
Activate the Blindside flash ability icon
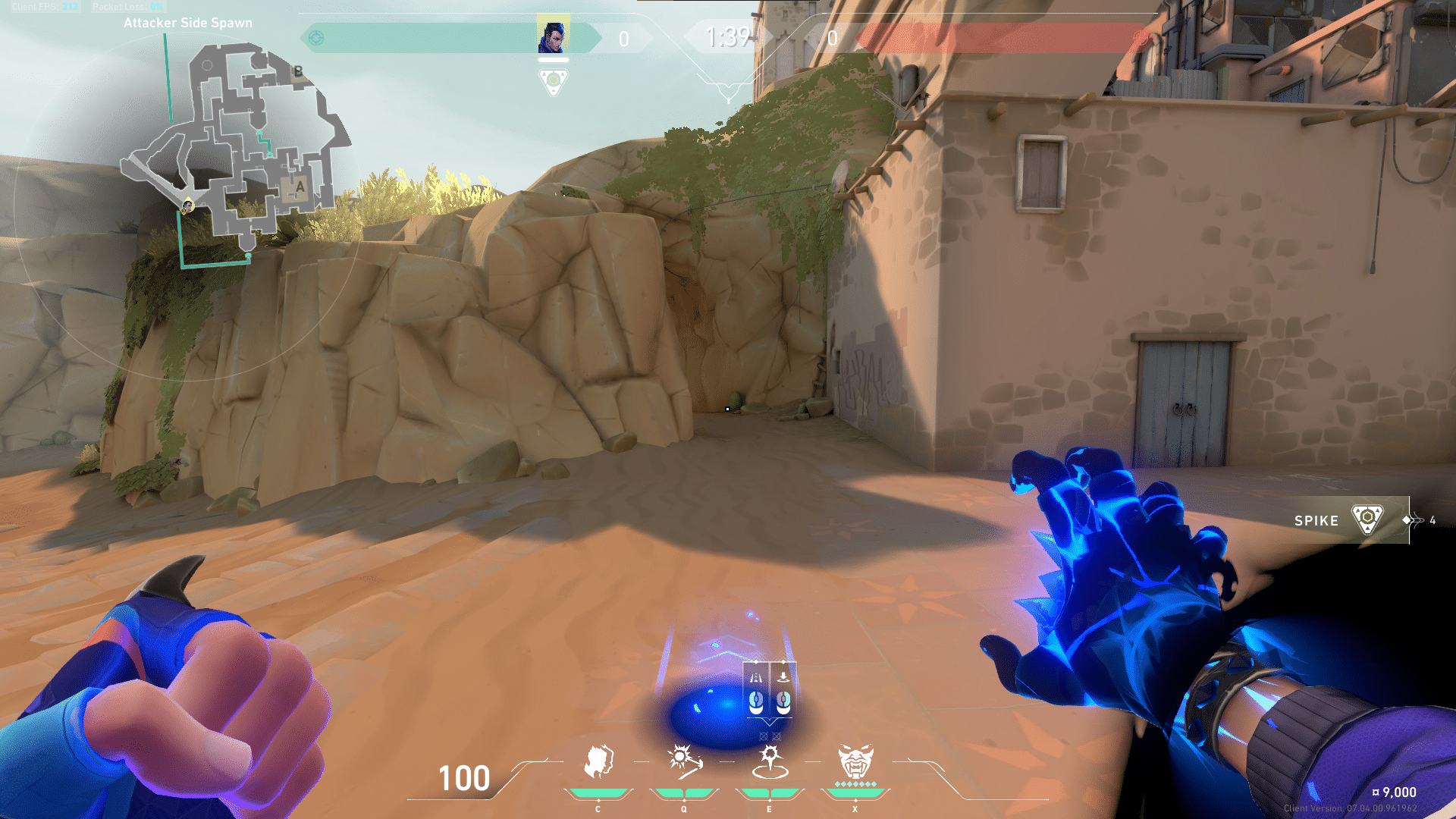click(683, 761)
